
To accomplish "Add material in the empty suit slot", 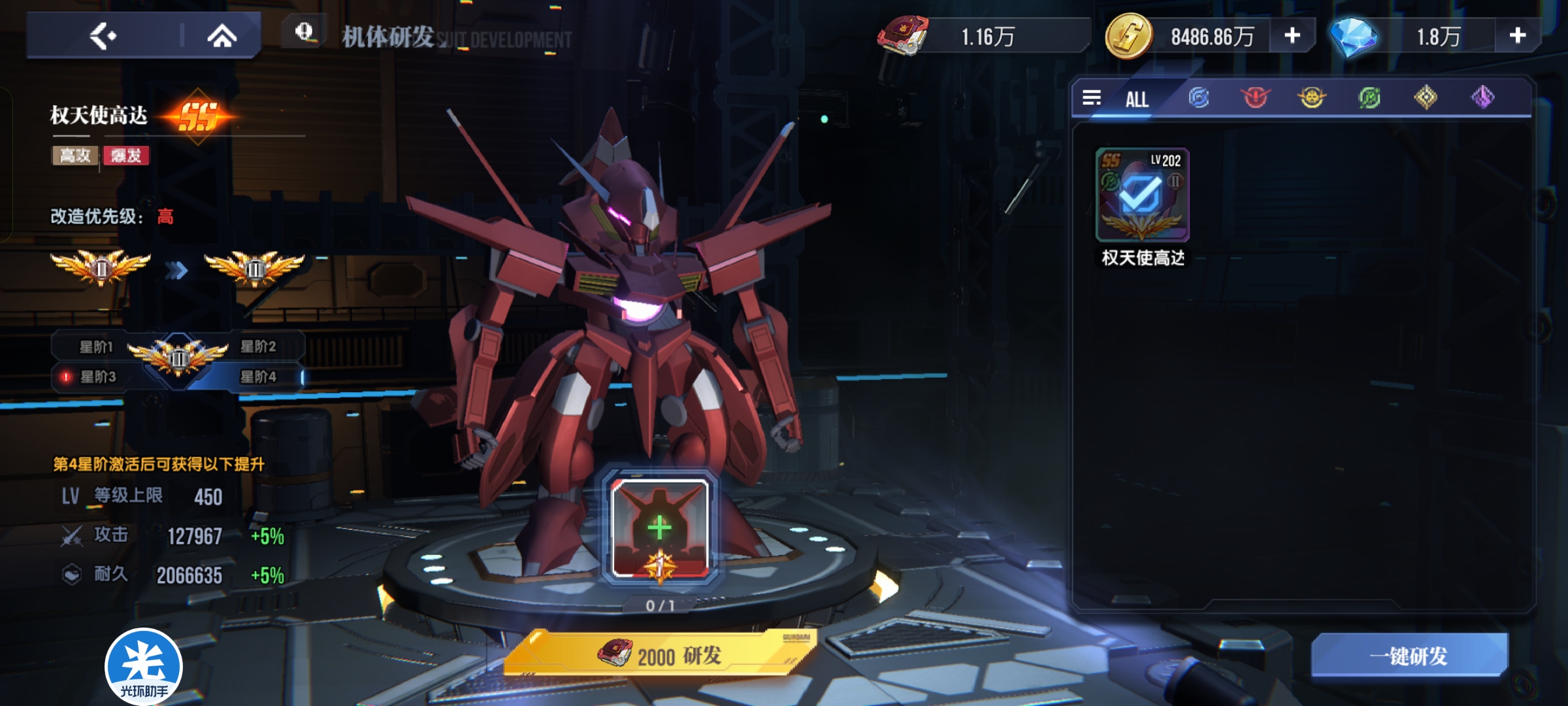I will [x=660, y=528].
